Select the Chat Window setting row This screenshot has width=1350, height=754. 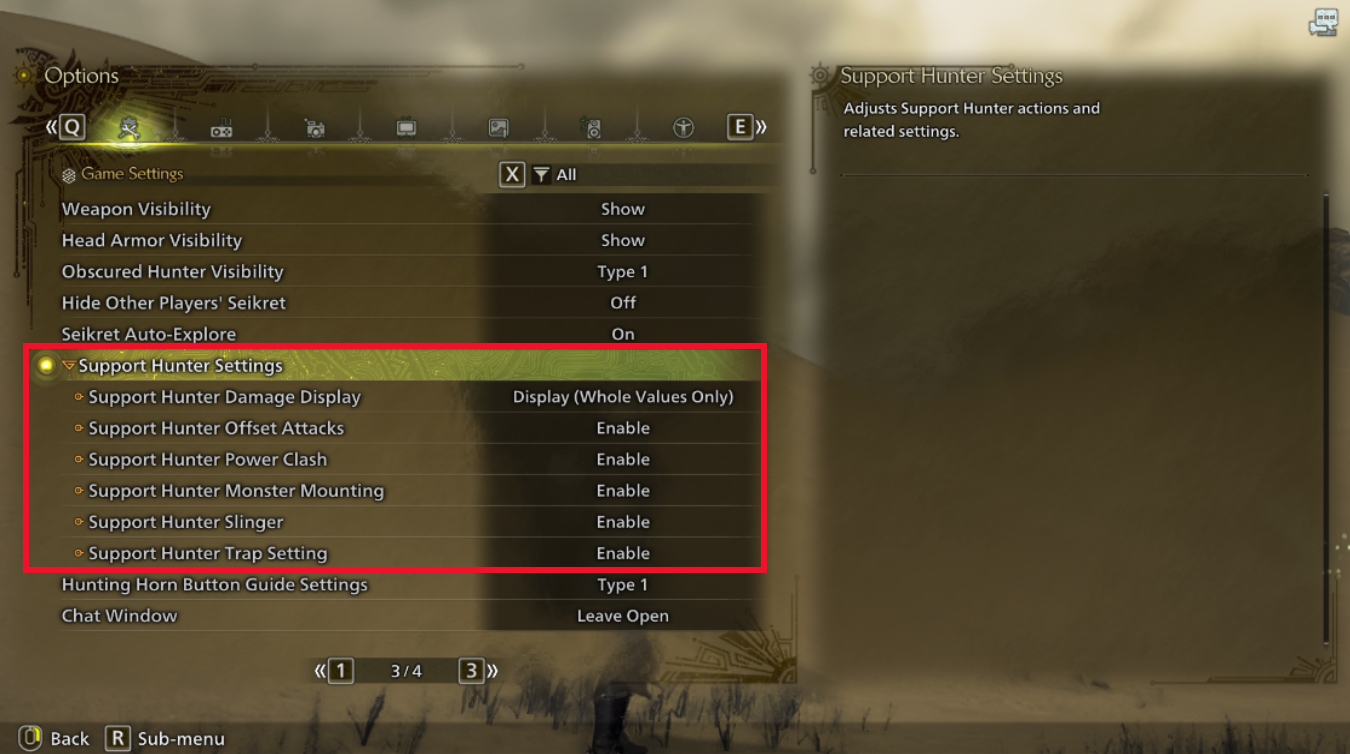tap(119, 616)
